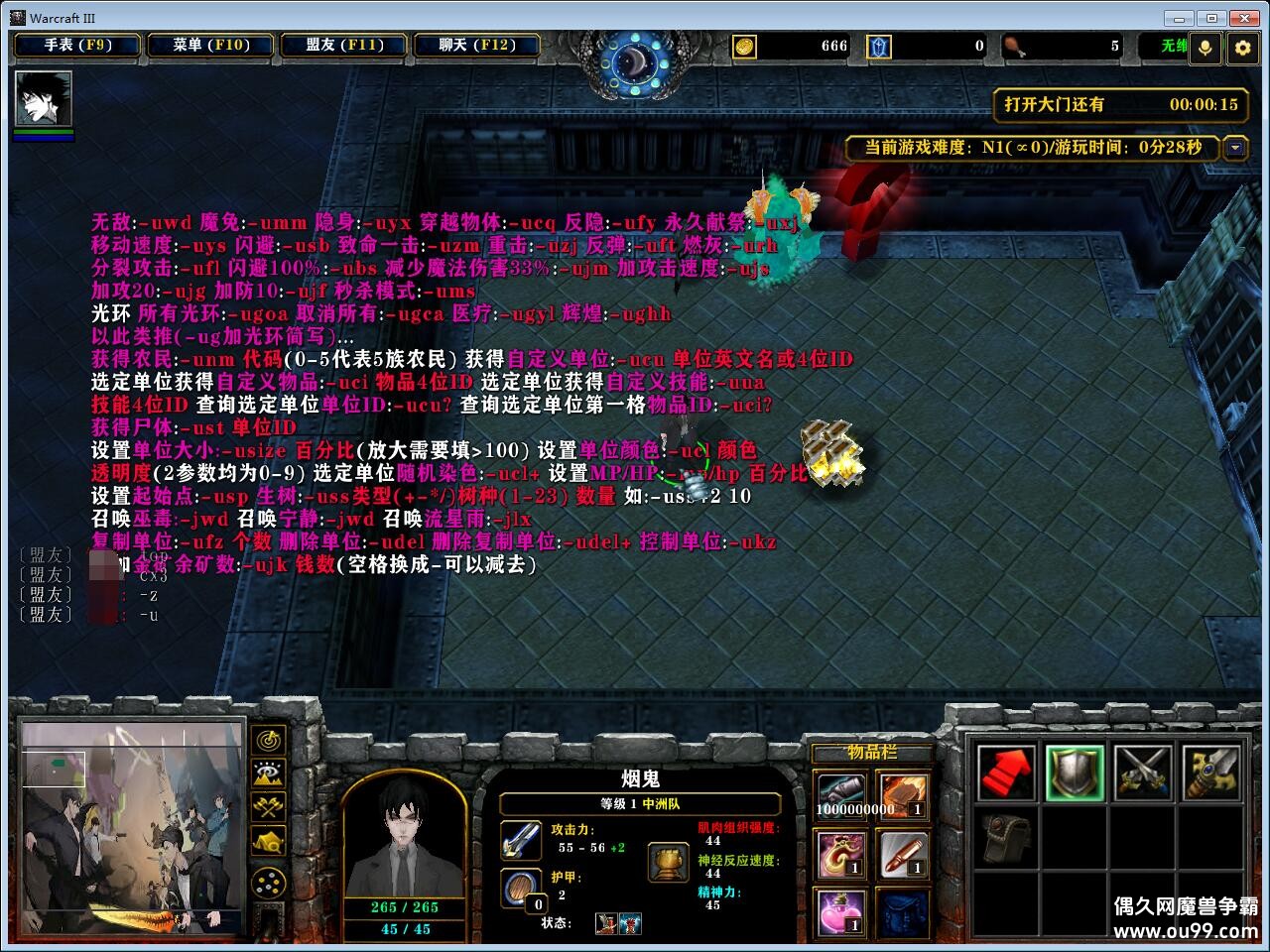
Task: Collapse the game difficulty info bar
Action: 1236,148
